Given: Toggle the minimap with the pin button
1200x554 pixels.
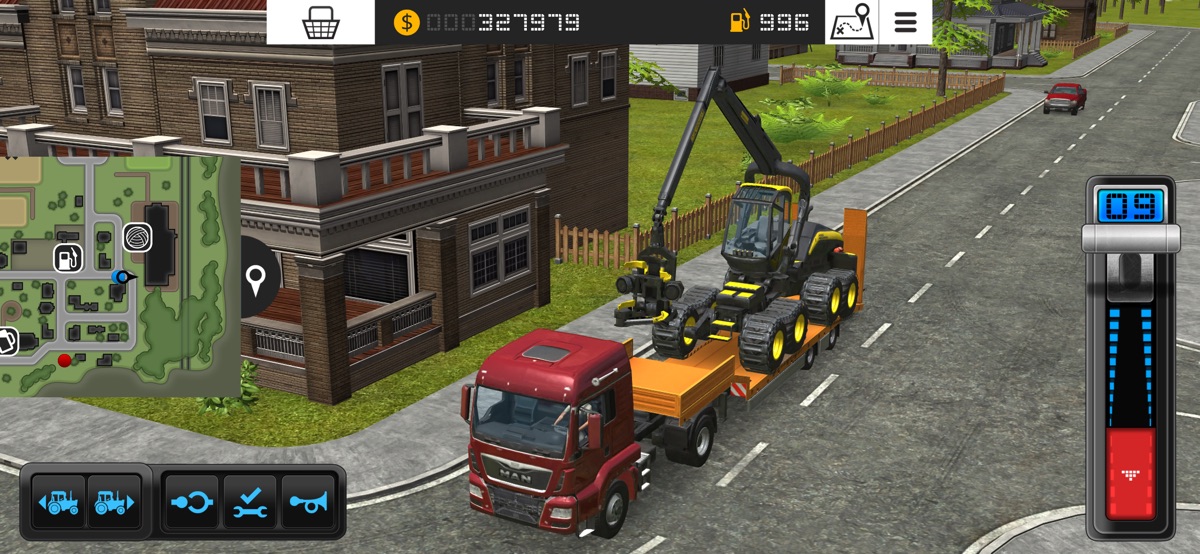Looking at the screenshot, I should click(257, 279).
